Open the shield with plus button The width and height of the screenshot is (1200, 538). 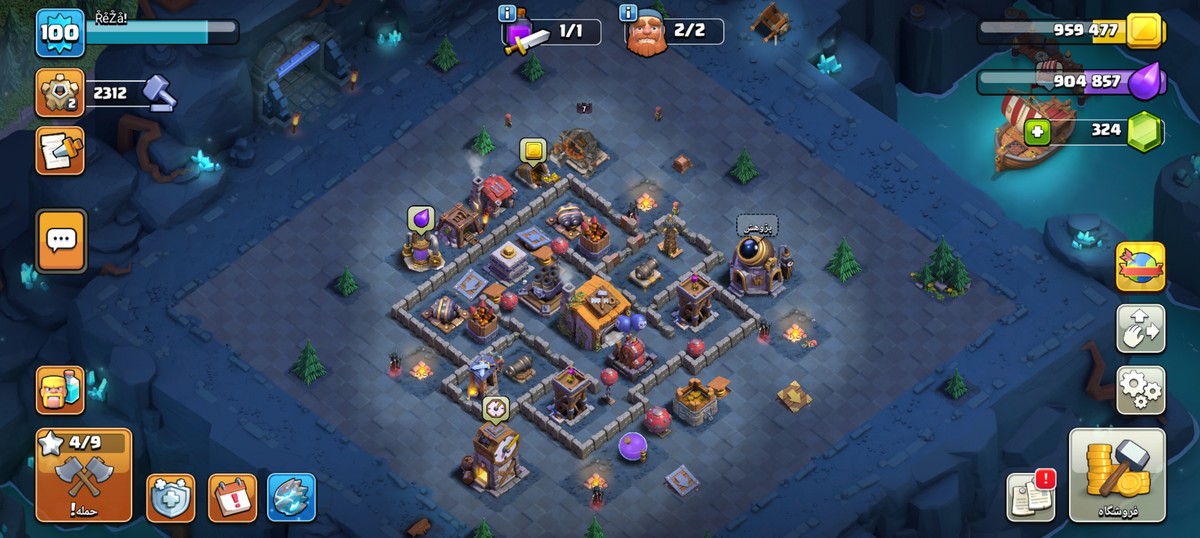tap(171, 497)
